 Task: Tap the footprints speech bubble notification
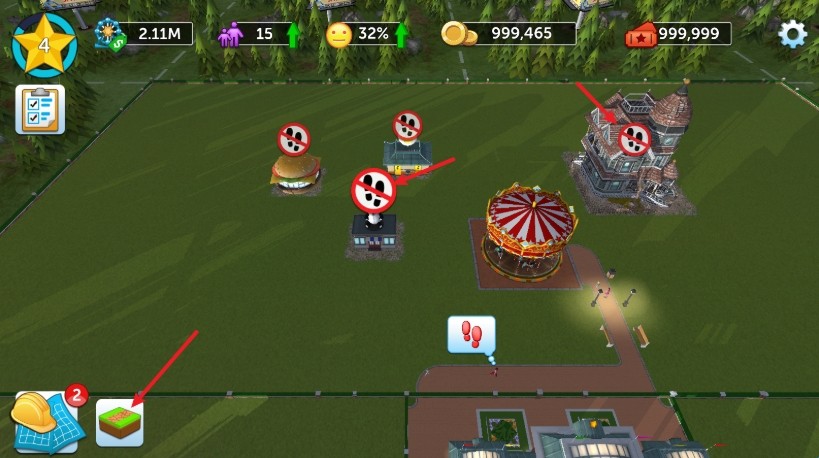471,334
